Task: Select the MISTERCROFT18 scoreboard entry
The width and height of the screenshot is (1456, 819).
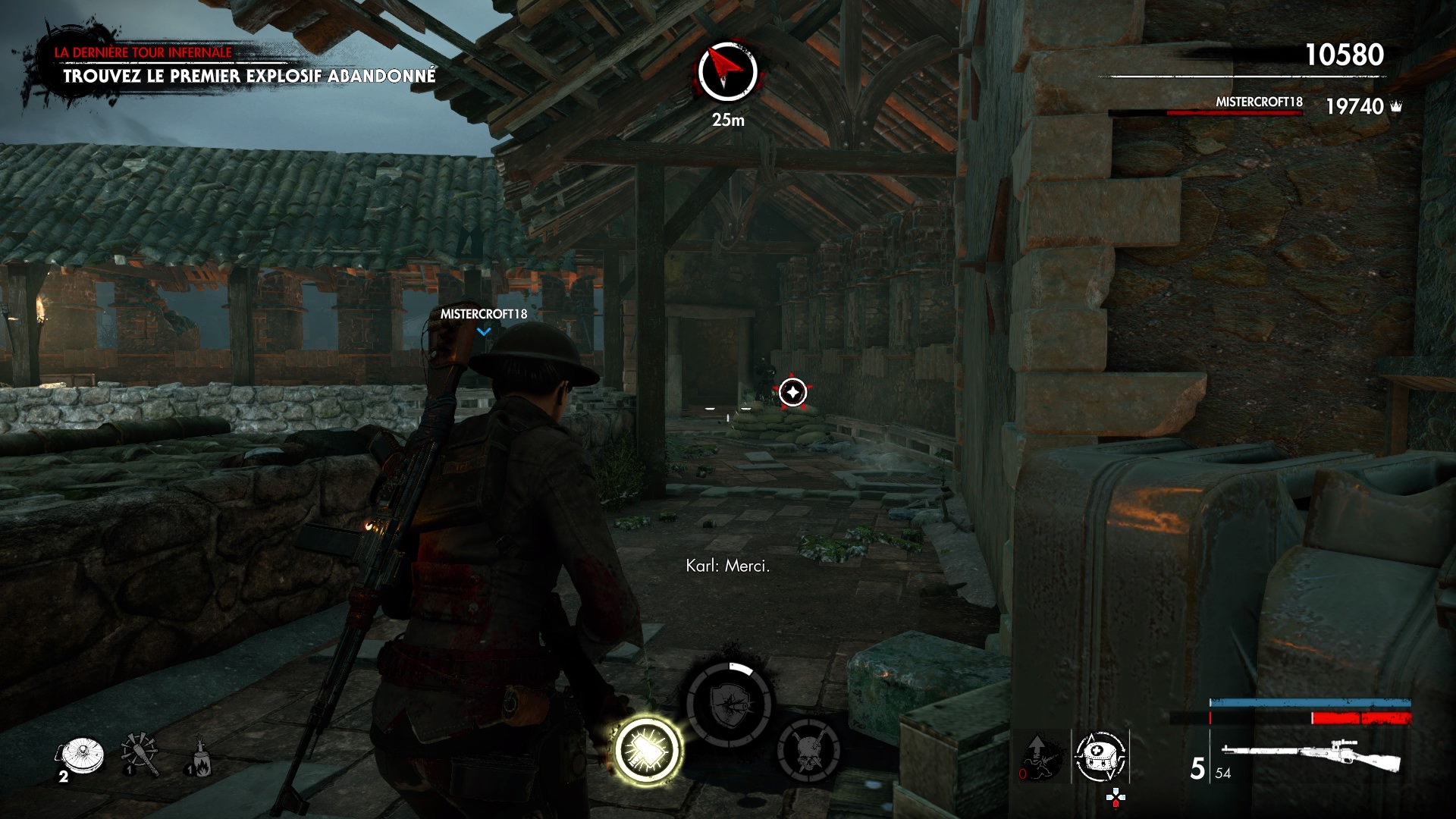Action: (x=1259, y=102)
